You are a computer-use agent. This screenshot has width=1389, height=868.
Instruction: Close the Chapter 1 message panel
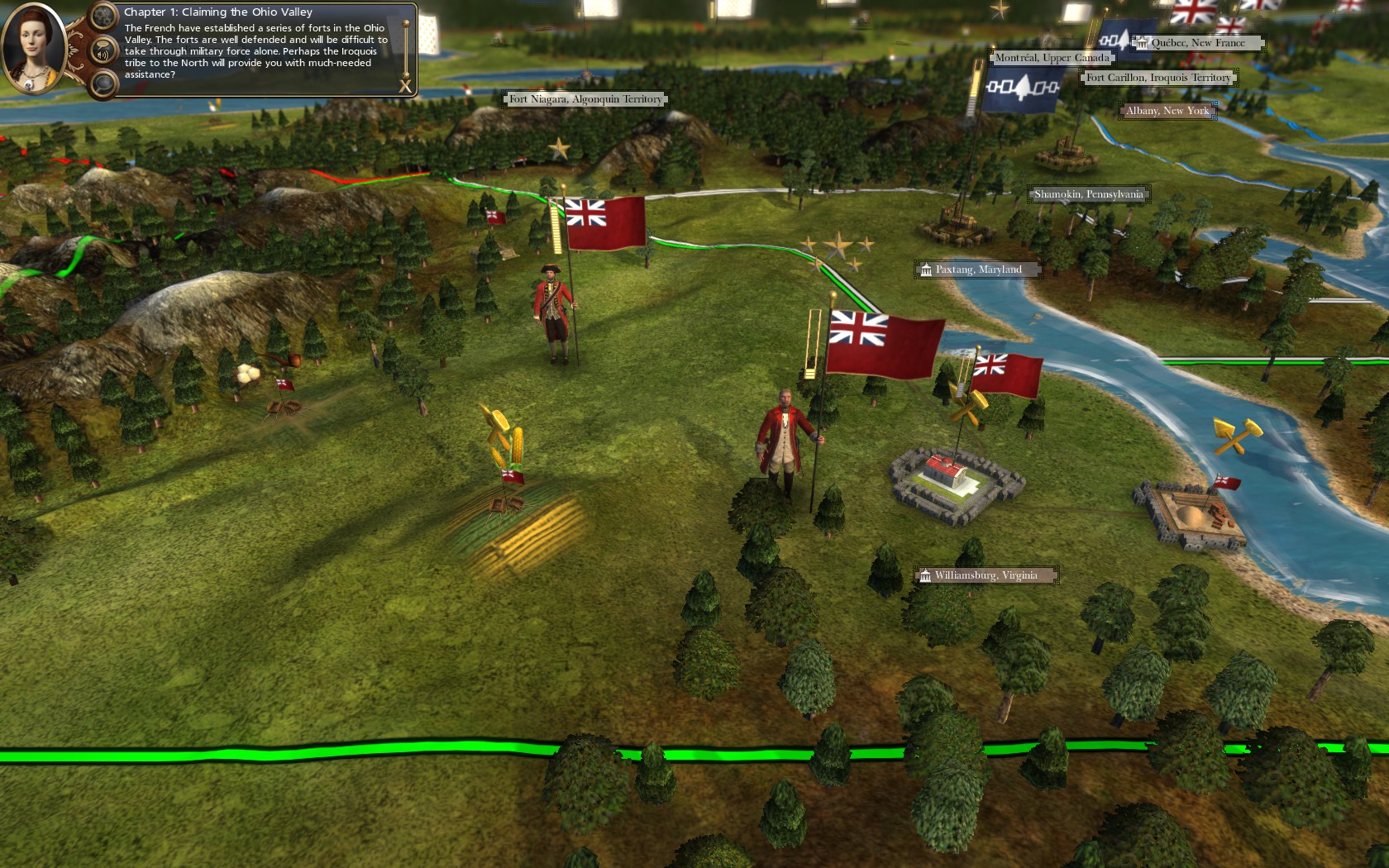[405, 86]
